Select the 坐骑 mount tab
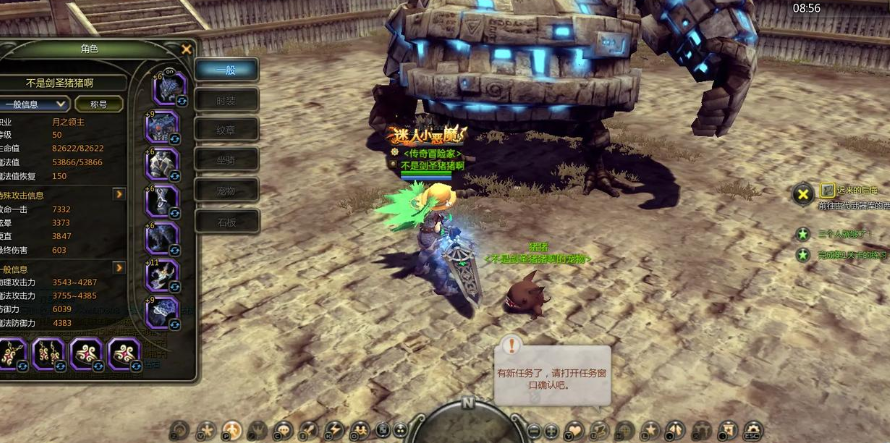 click(x=226, y=160)
